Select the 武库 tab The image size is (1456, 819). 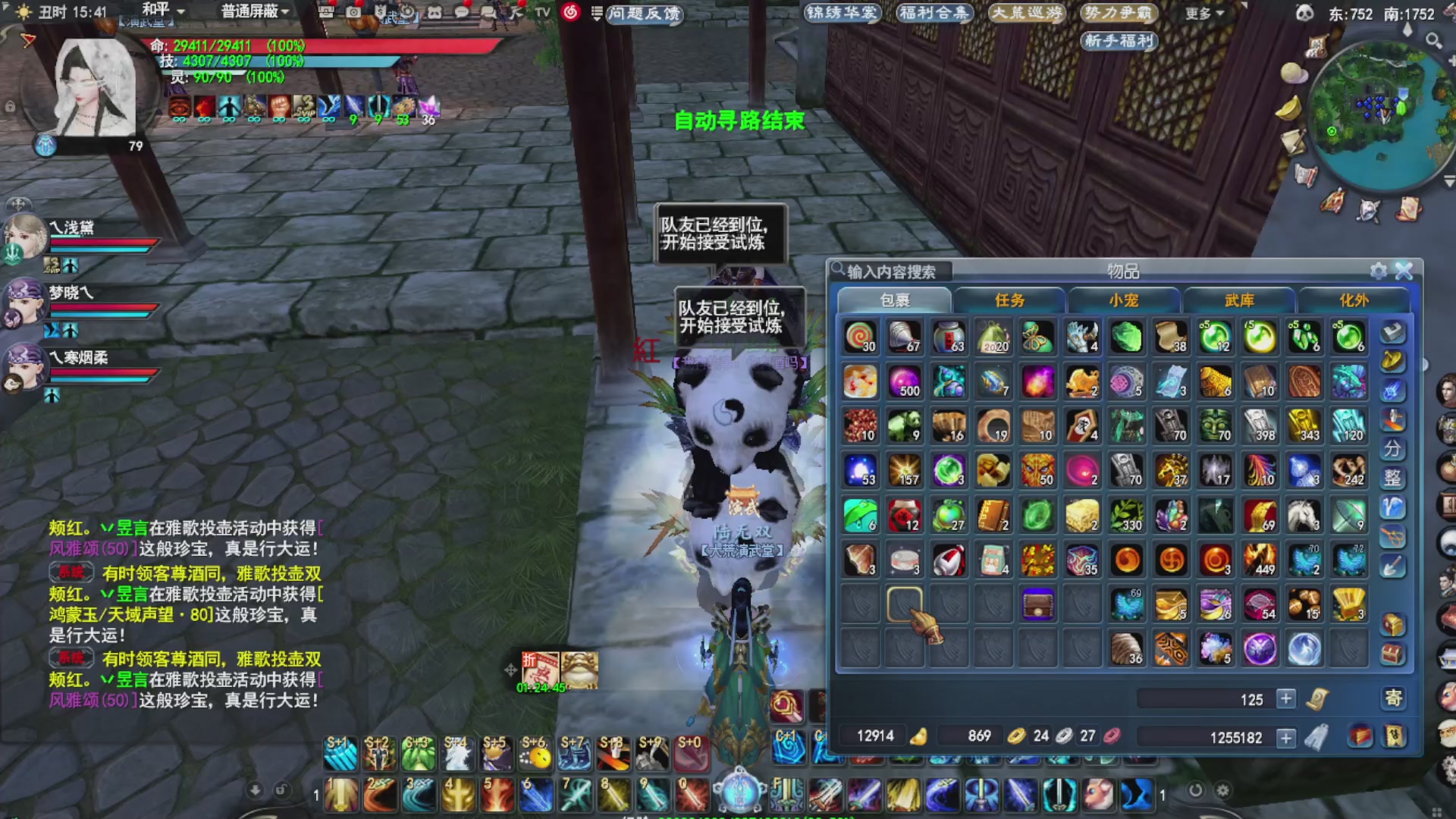tap(1239, 300)
